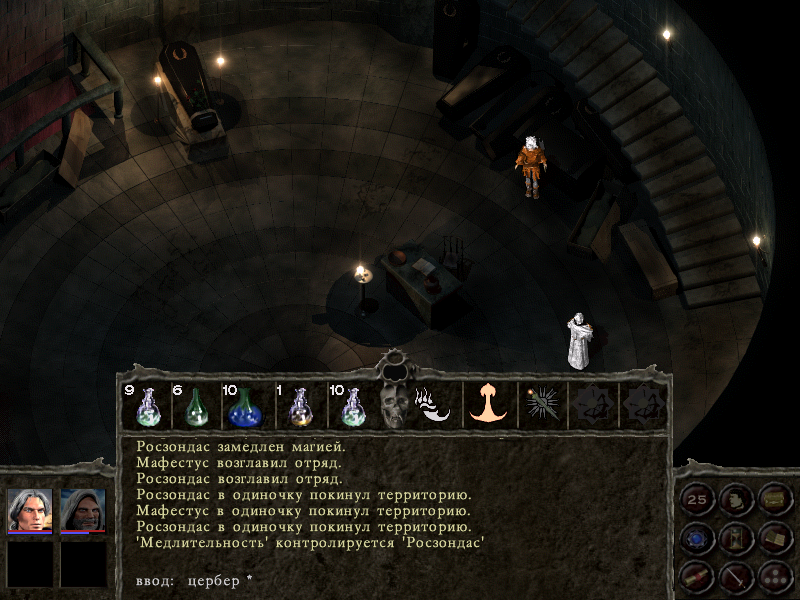Click the round button showing 25
The height and width of the screenshot is (600, 800).
pyautogui.click(x=696, y=500)
